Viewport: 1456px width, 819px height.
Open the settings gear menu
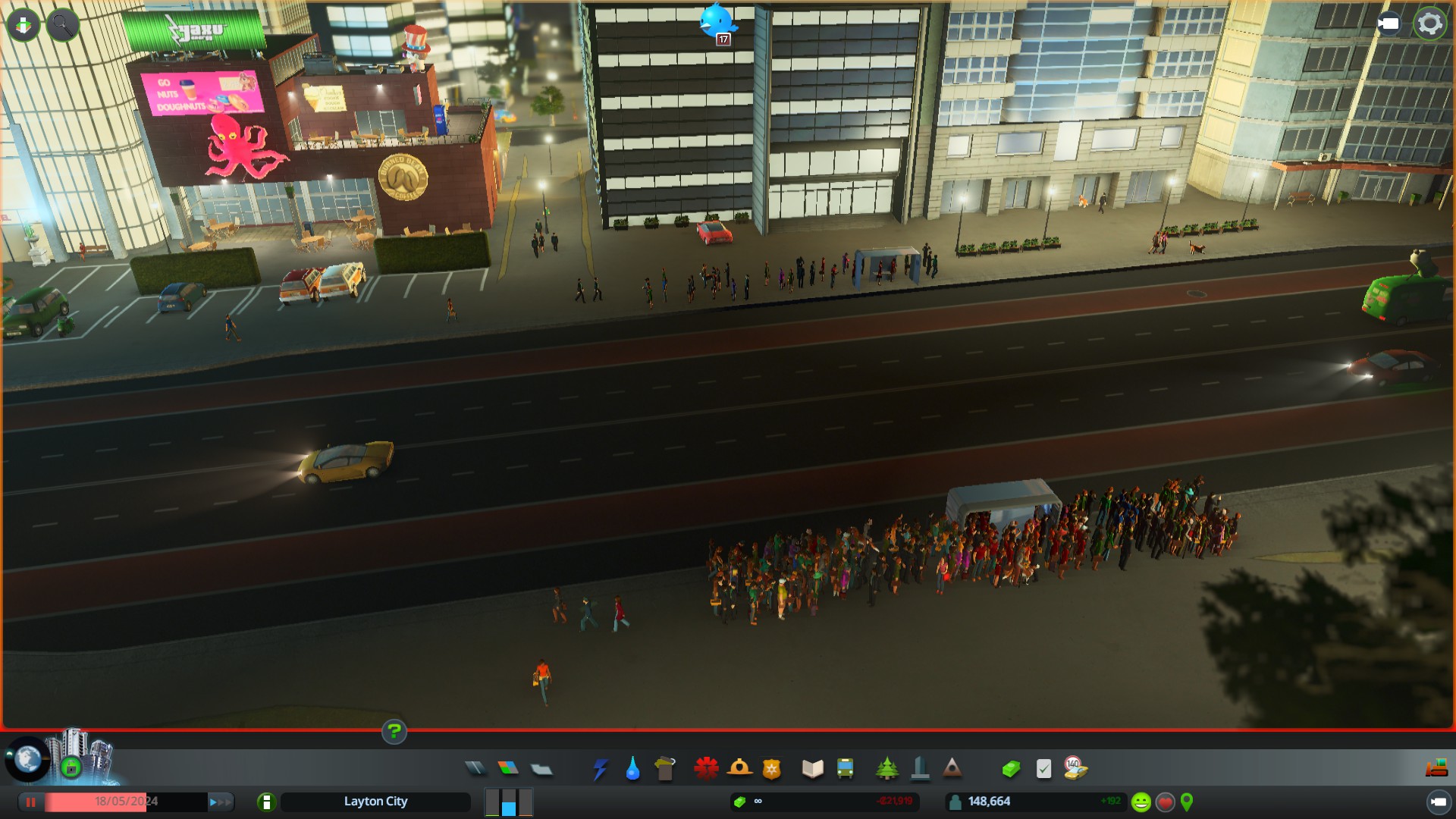tap(1429, 24)
